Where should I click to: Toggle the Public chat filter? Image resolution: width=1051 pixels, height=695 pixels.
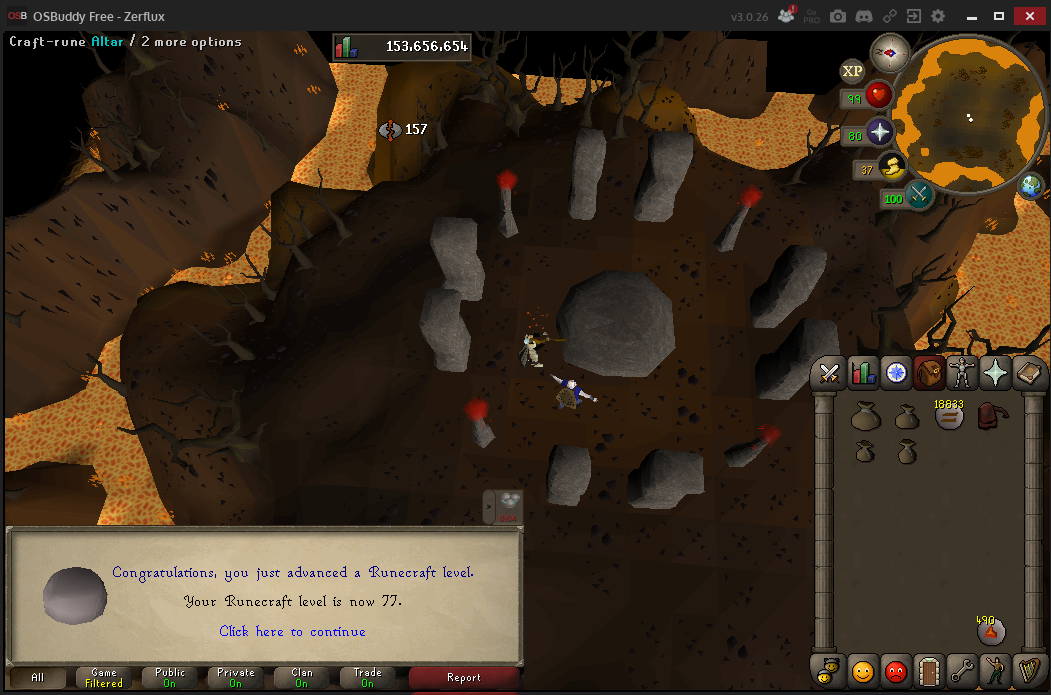170,677
